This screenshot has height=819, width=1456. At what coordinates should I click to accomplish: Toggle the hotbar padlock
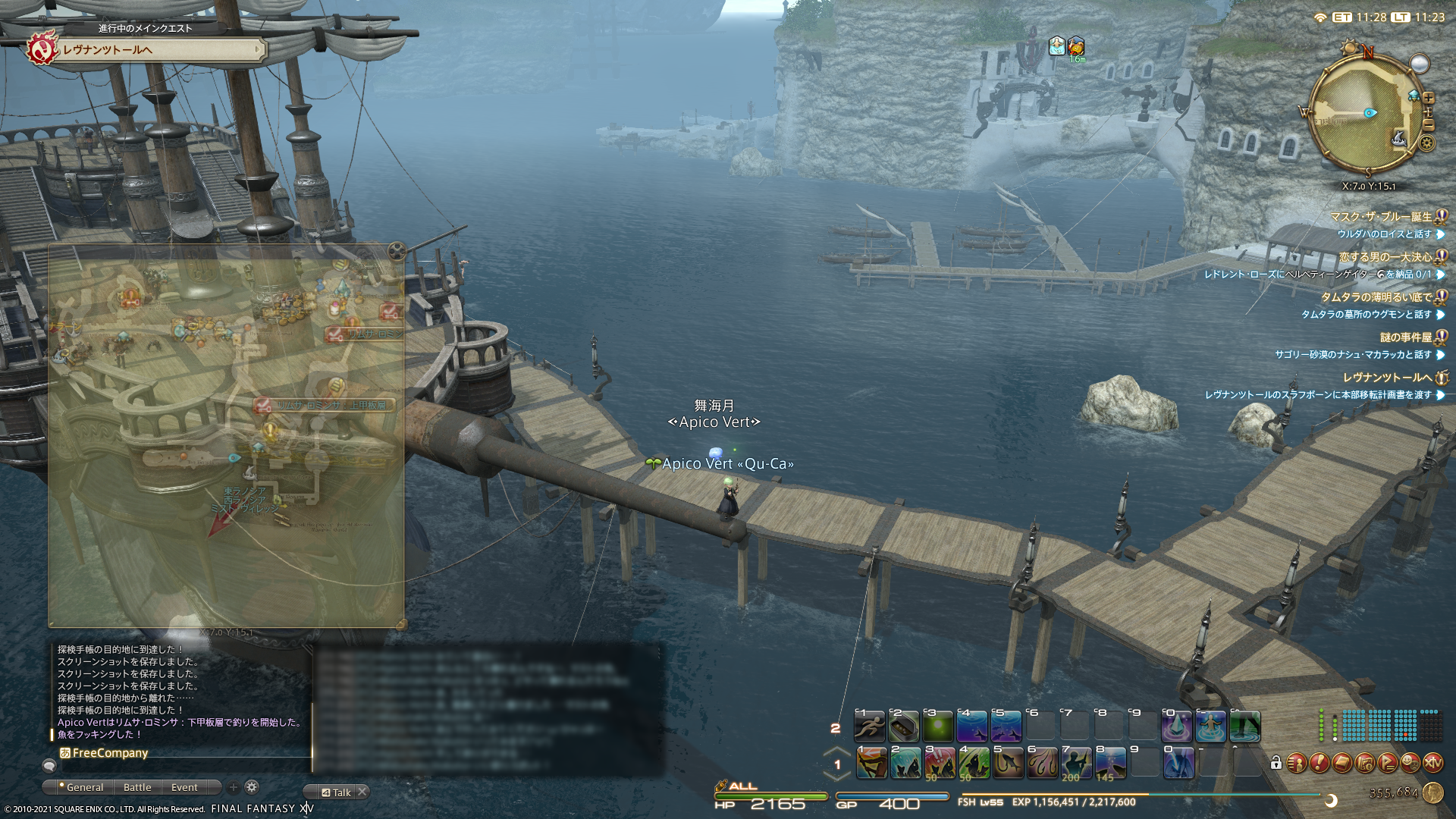[1276, 763]
